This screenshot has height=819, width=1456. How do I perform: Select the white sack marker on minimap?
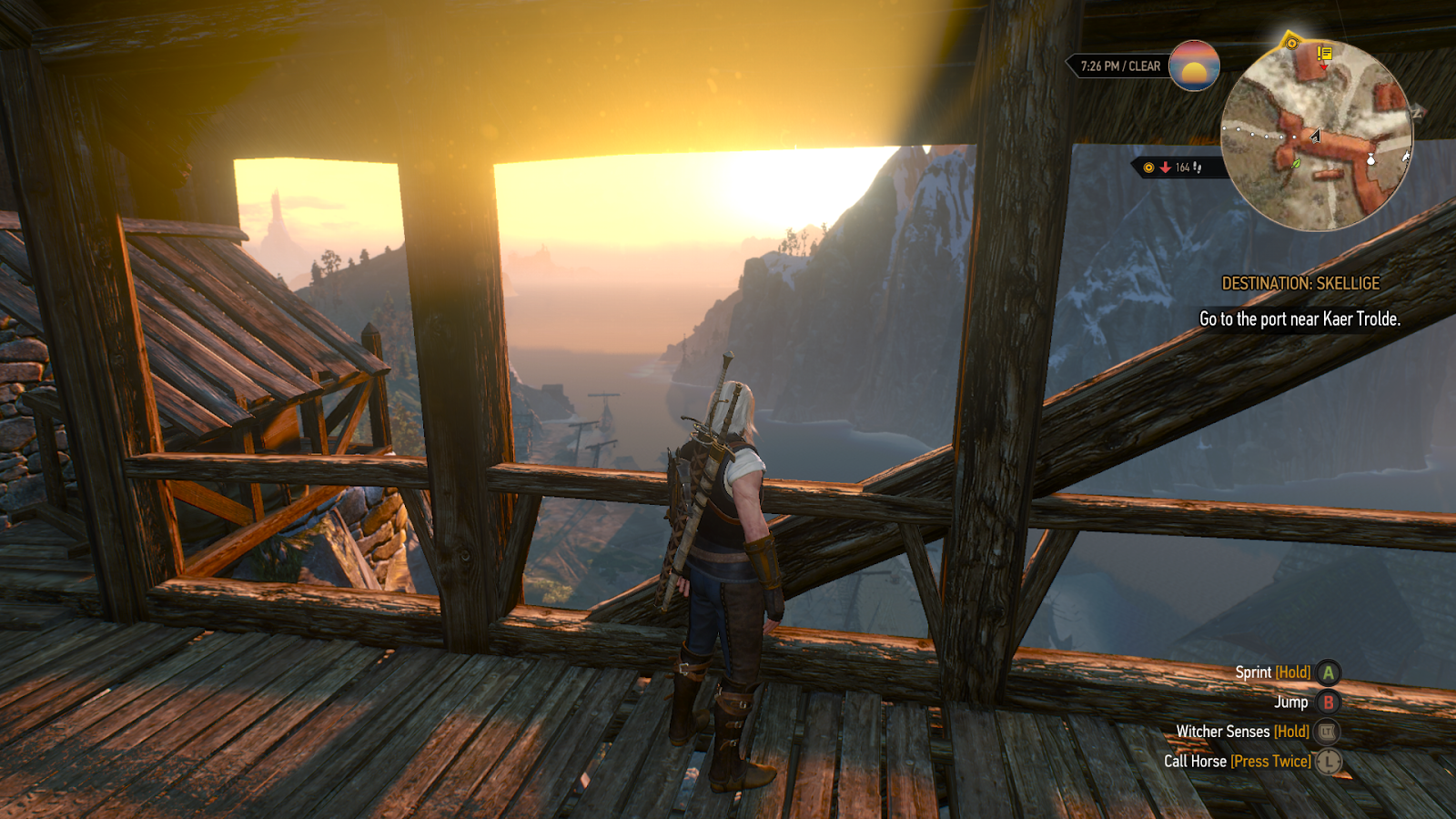(1371, 159)
